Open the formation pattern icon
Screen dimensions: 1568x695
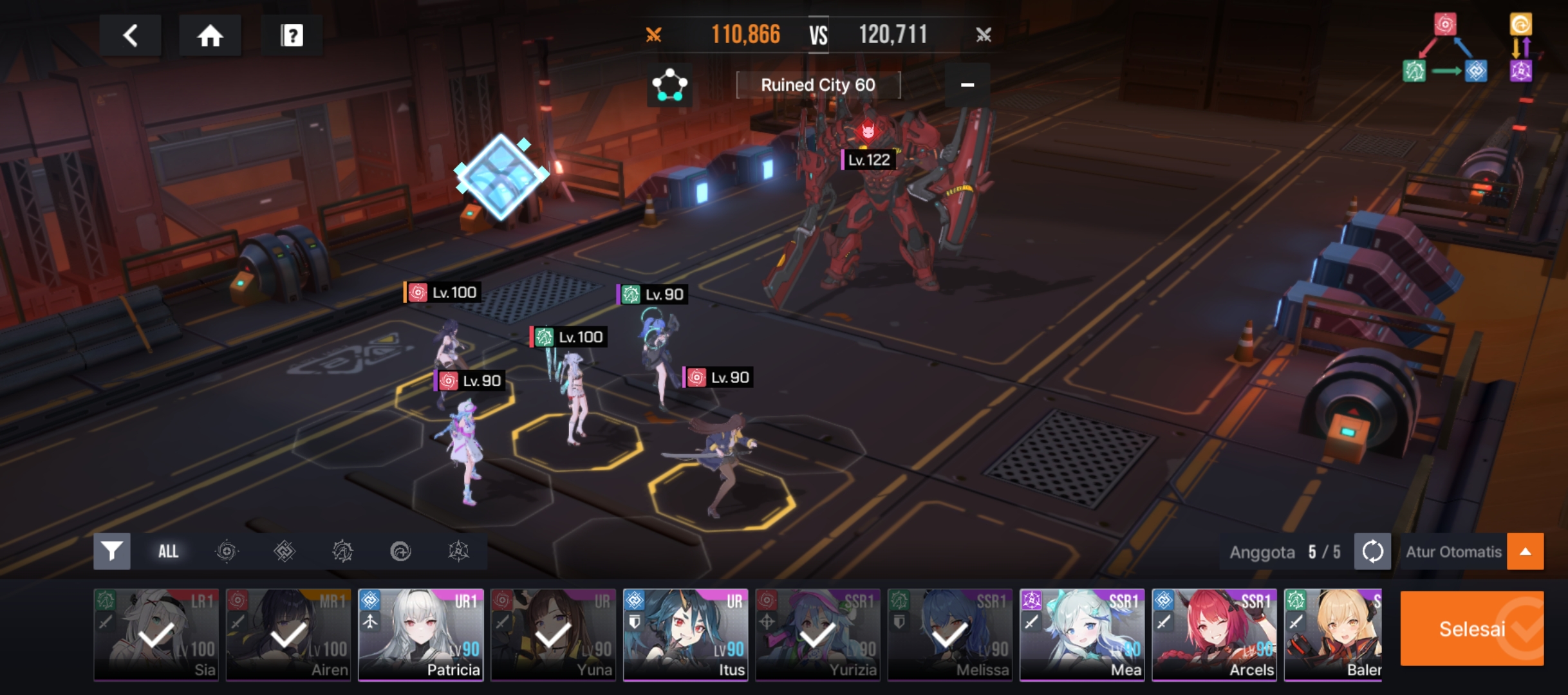pyautogui.click(x=669, y=85)
